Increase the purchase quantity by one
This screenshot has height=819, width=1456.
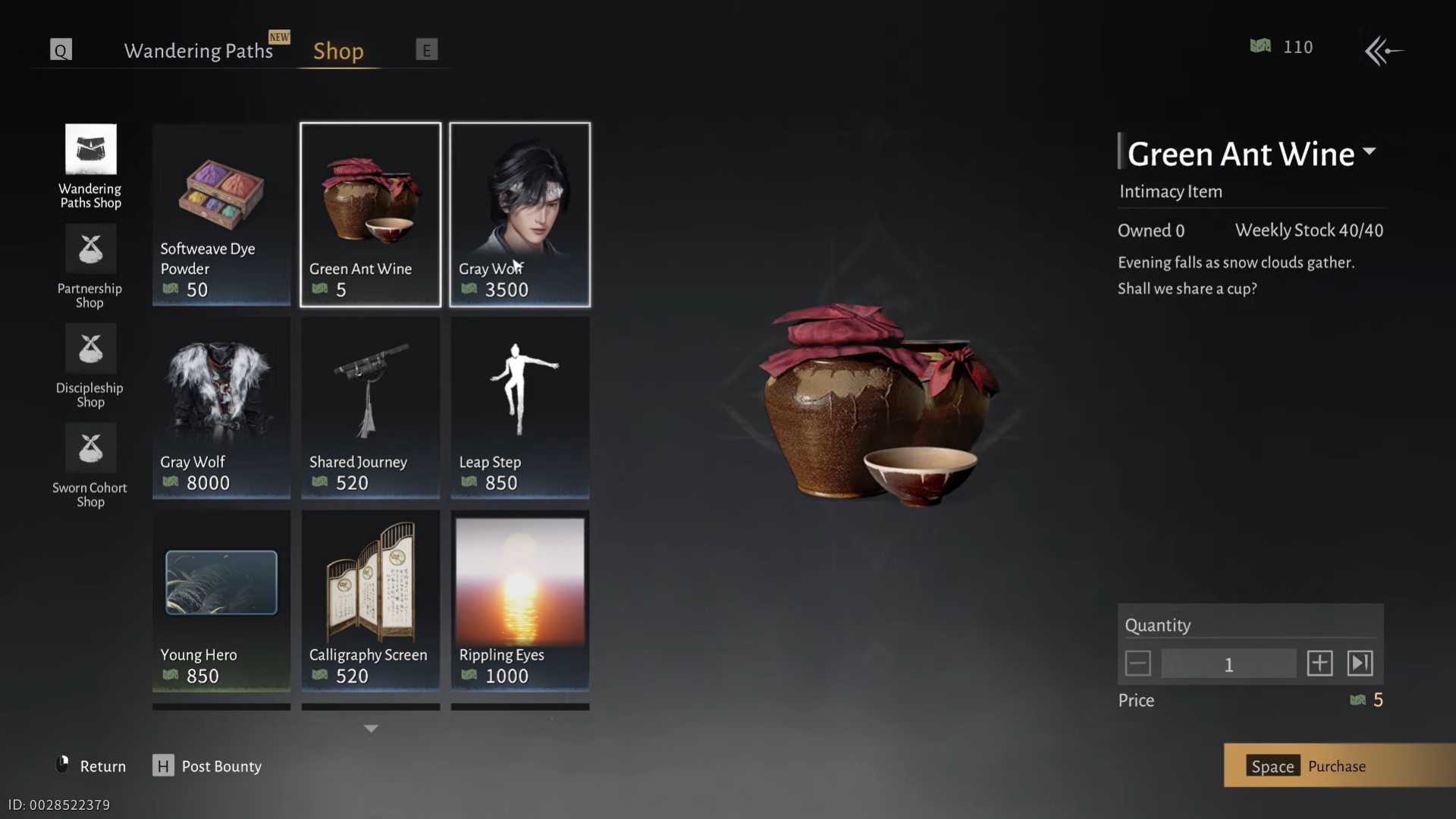(x=1319, y=664)
